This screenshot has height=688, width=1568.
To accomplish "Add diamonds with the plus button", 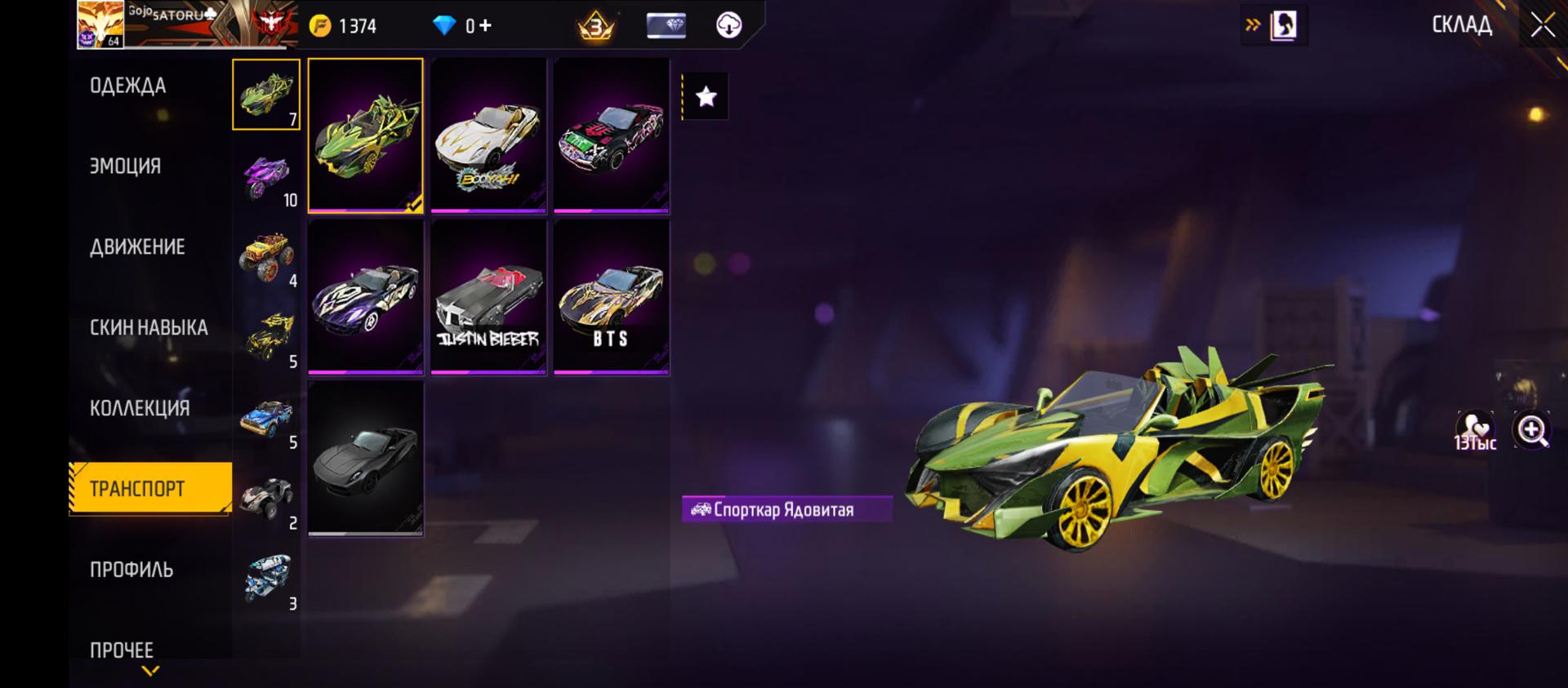I will pos(485,25).
